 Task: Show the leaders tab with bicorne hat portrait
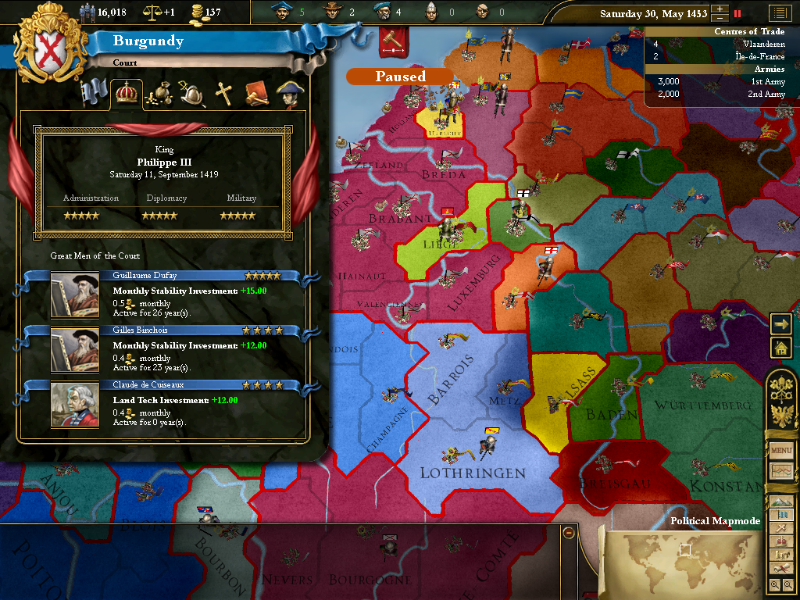[290, 94]
